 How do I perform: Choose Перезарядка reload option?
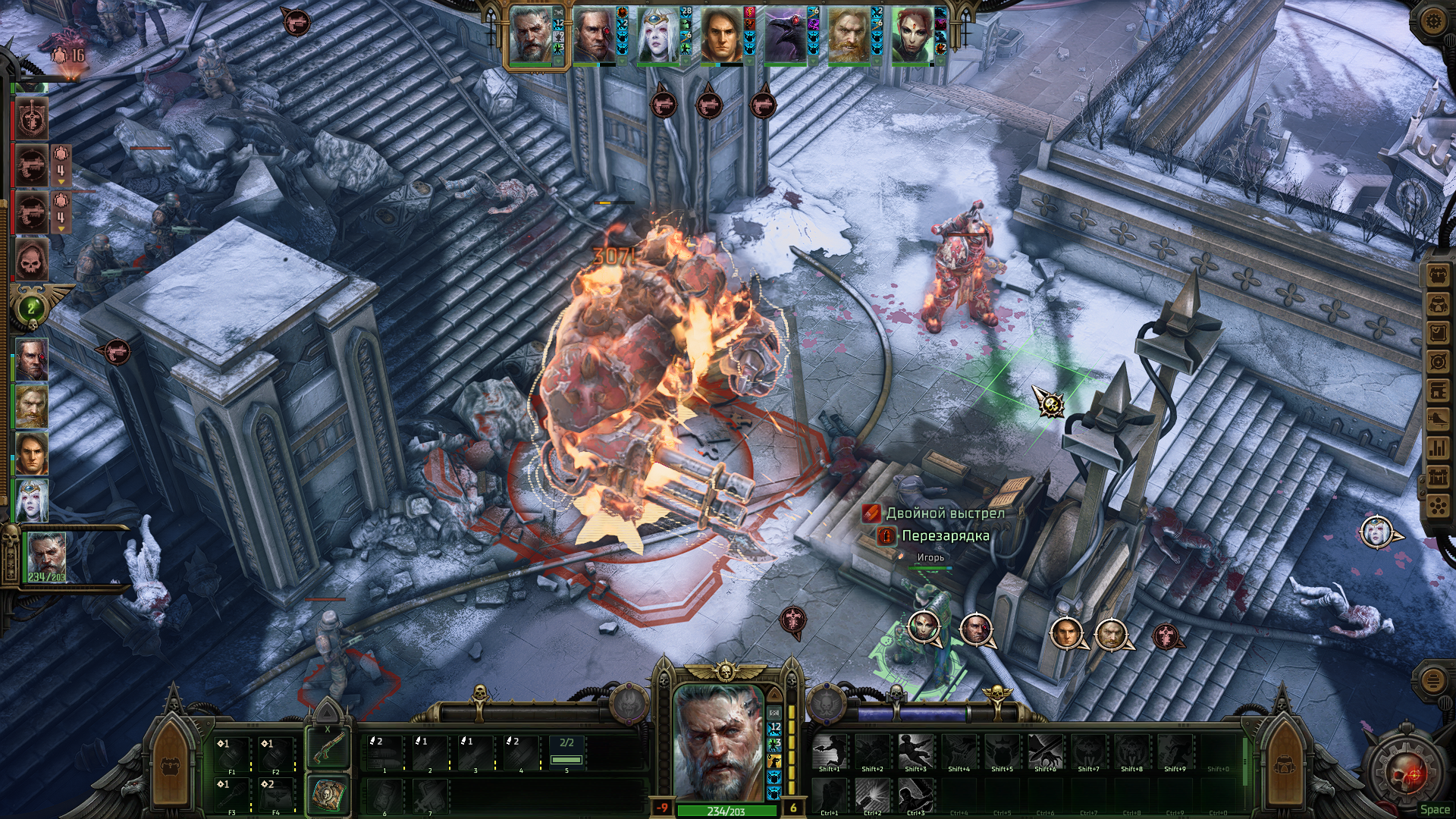[945, 536]
